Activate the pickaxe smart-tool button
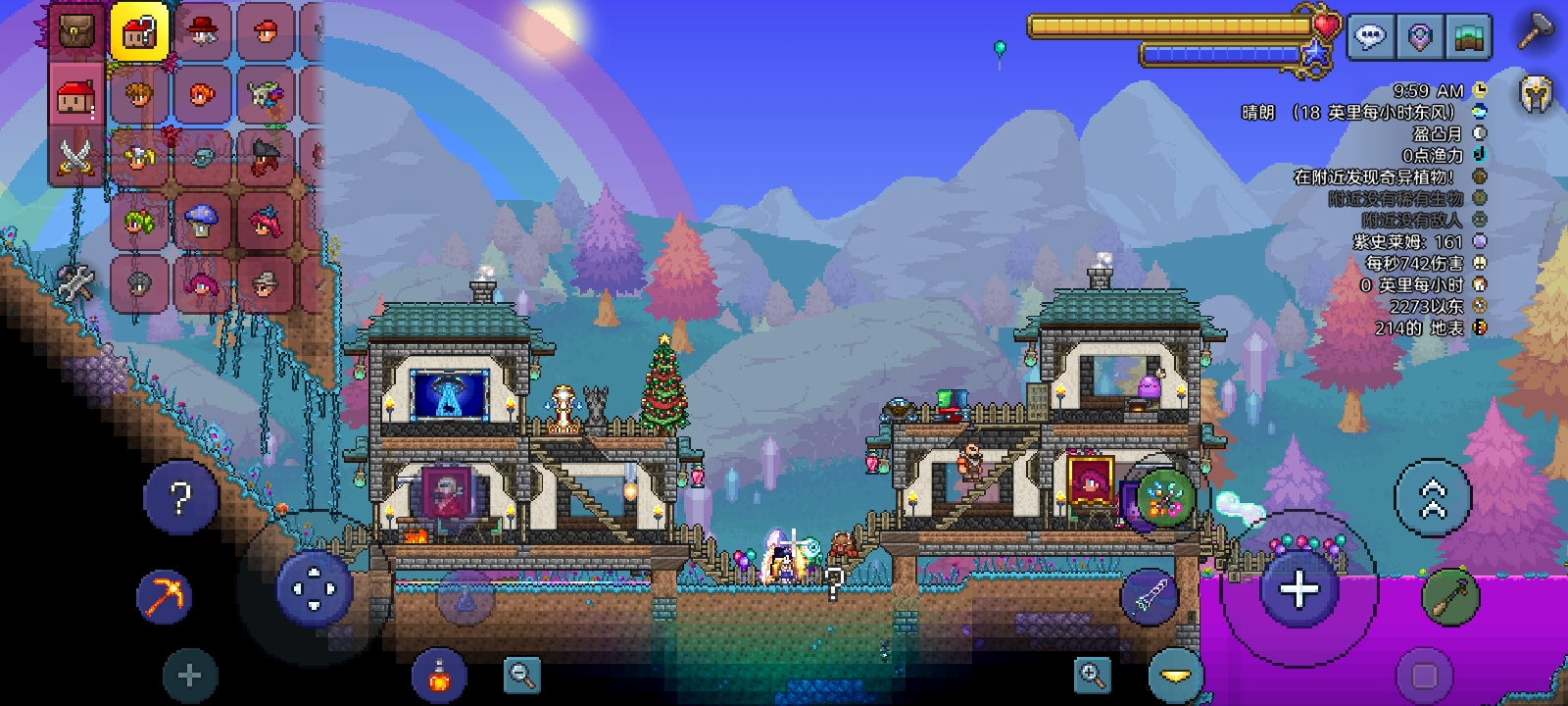 point(164,595)
